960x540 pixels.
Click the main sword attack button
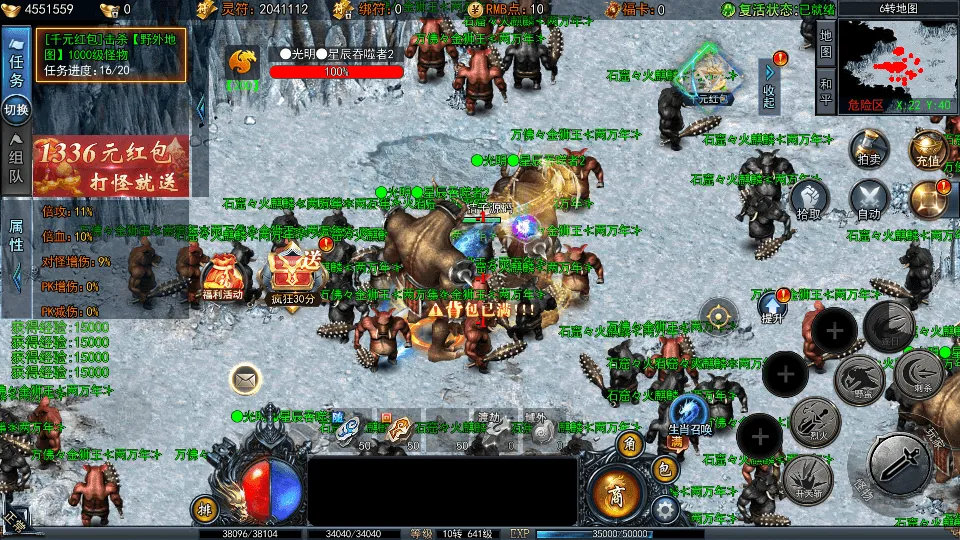899,462
